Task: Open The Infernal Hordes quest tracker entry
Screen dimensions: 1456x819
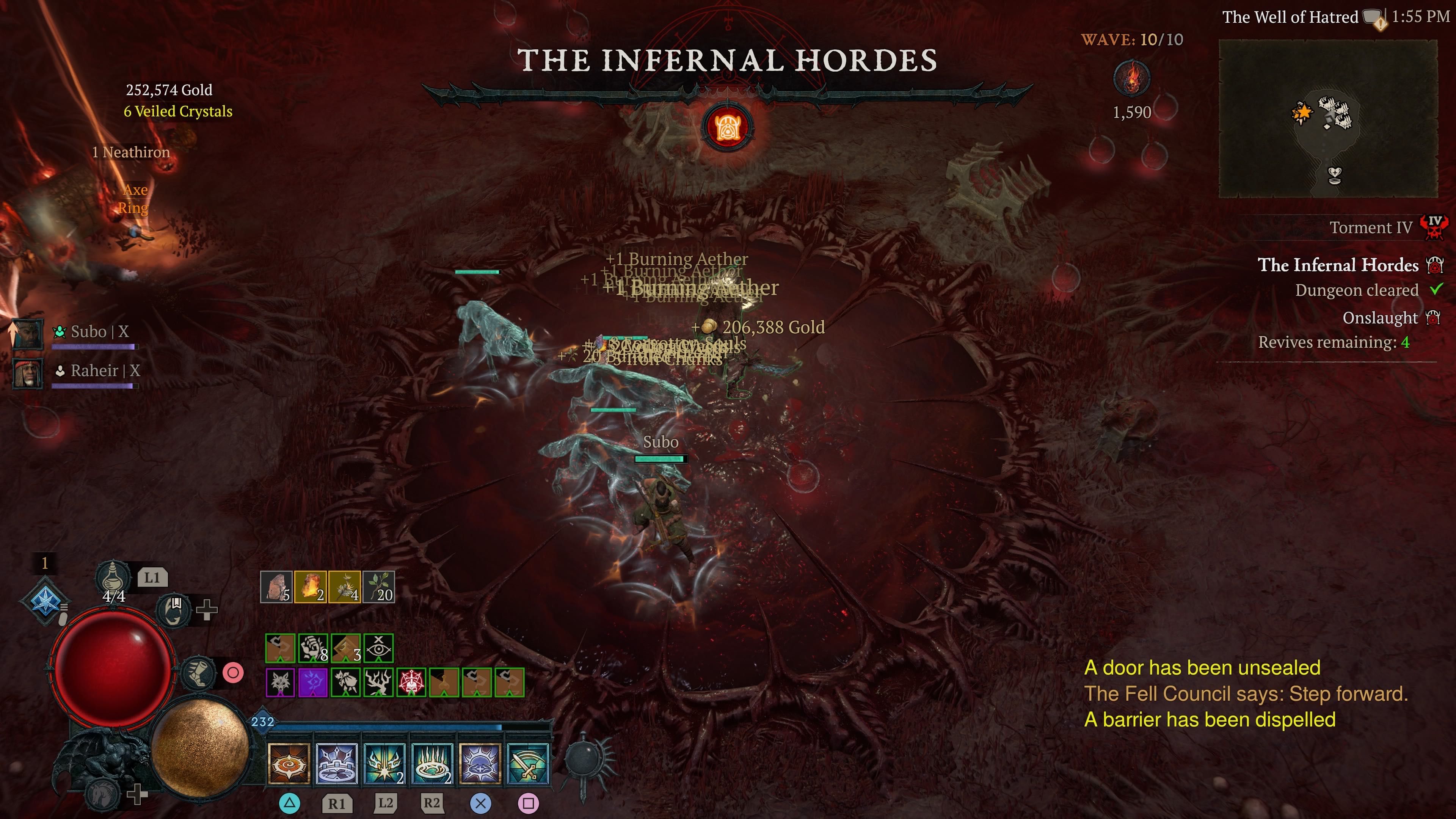Action: [1337, 265]
